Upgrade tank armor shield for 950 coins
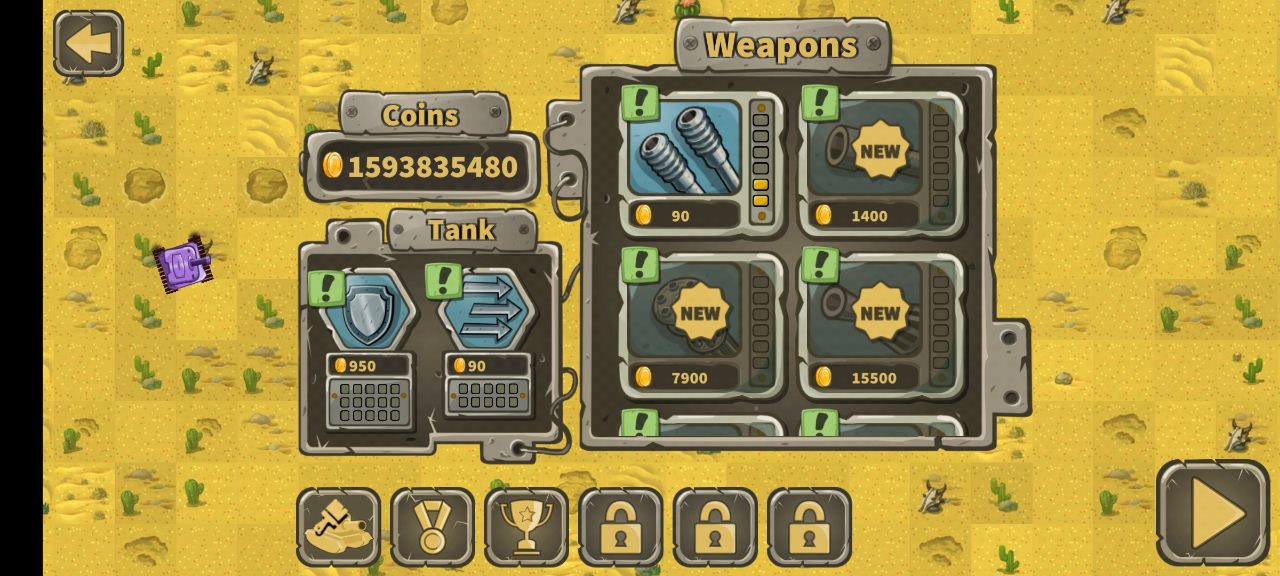 click(368, 312)
